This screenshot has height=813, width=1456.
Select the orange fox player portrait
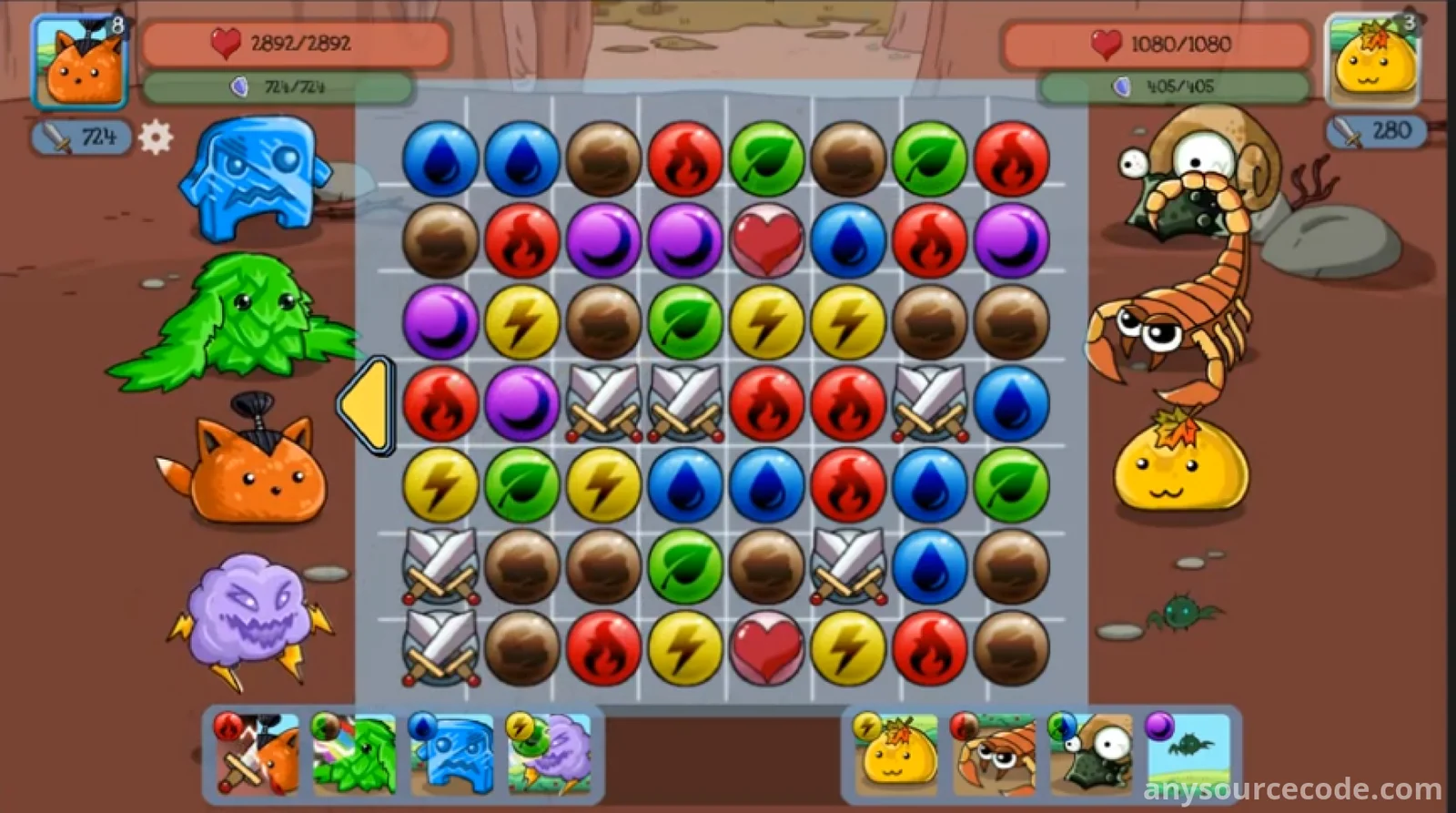[79, 62]
